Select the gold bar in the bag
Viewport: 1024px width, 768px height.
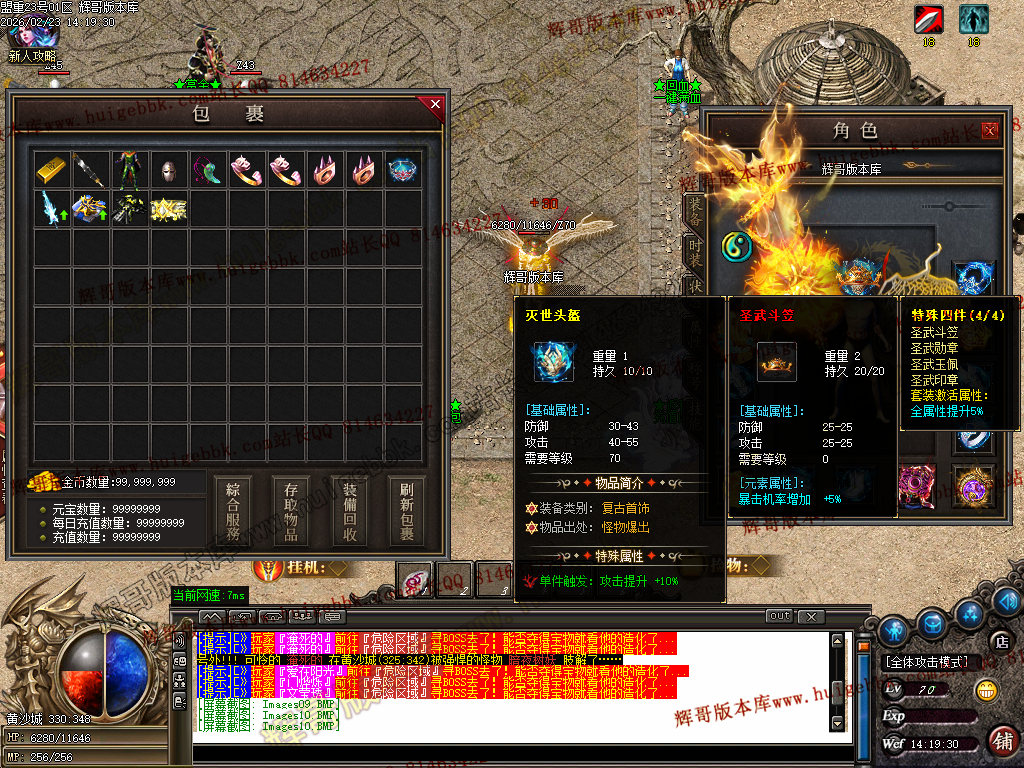pos(53,169)
